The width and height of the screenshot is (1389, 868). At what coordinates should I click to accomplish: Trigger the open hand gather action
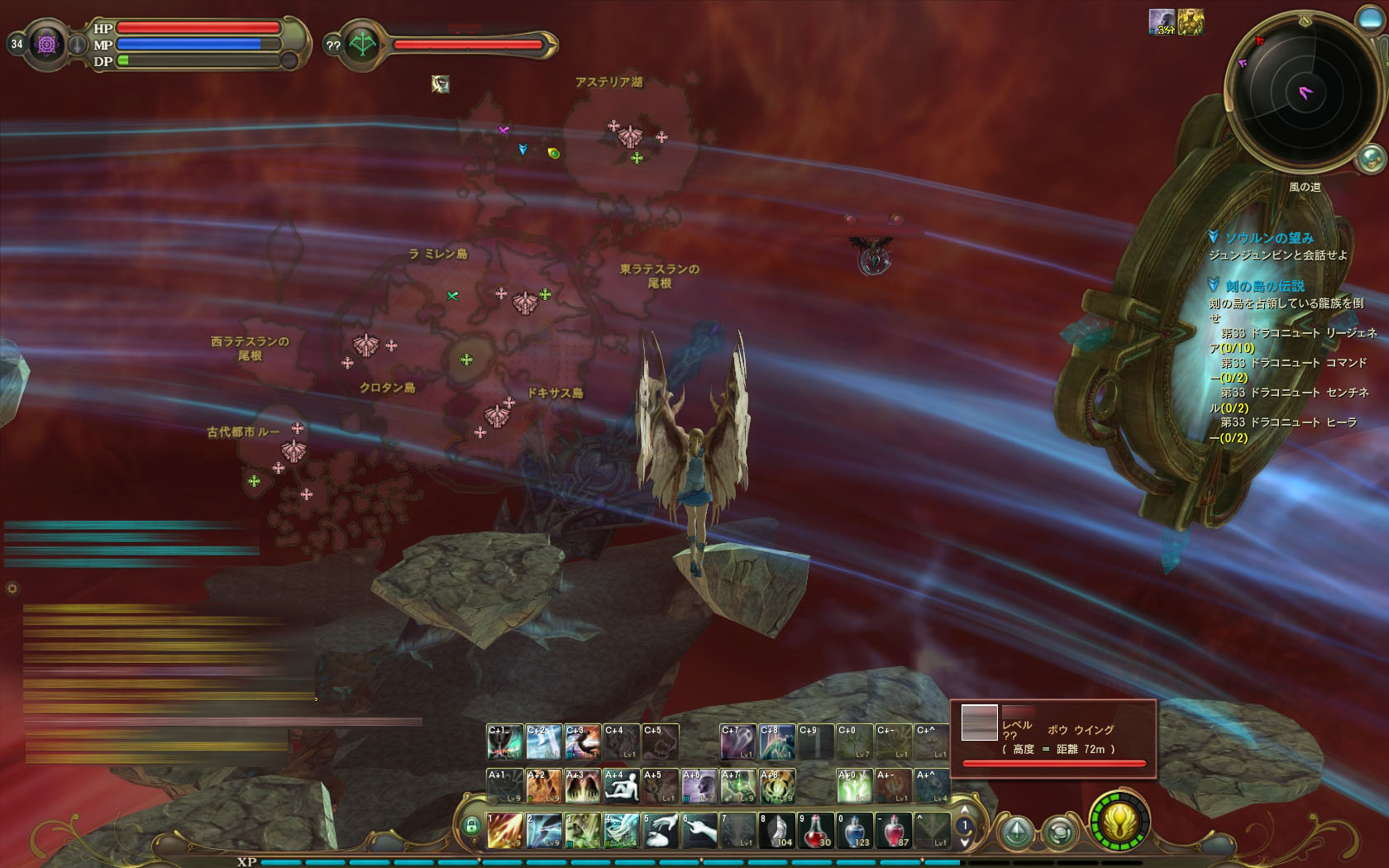tap(699, 830)
